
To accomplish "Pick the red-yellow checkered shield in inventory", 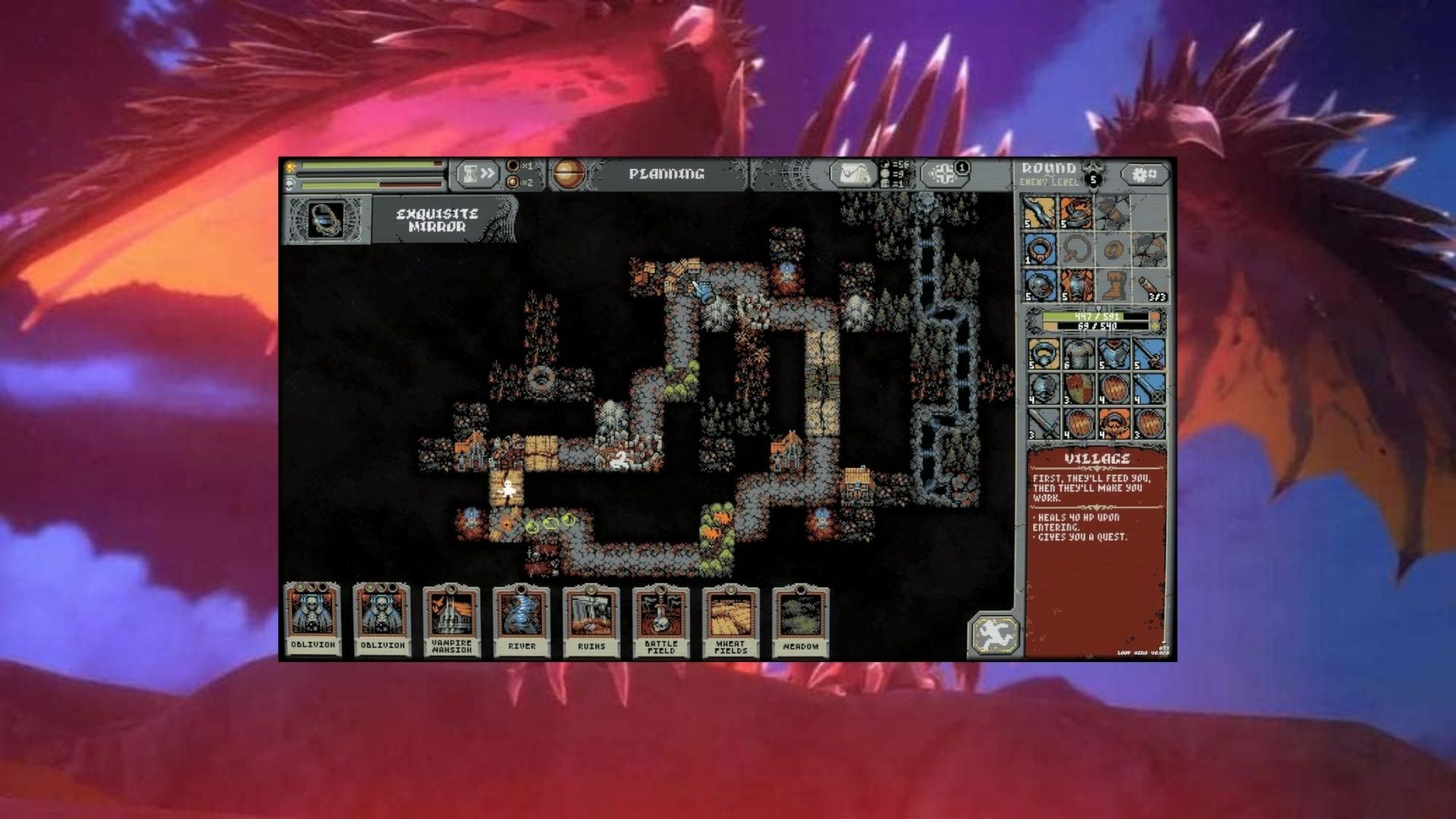I will click(1077, 389).
